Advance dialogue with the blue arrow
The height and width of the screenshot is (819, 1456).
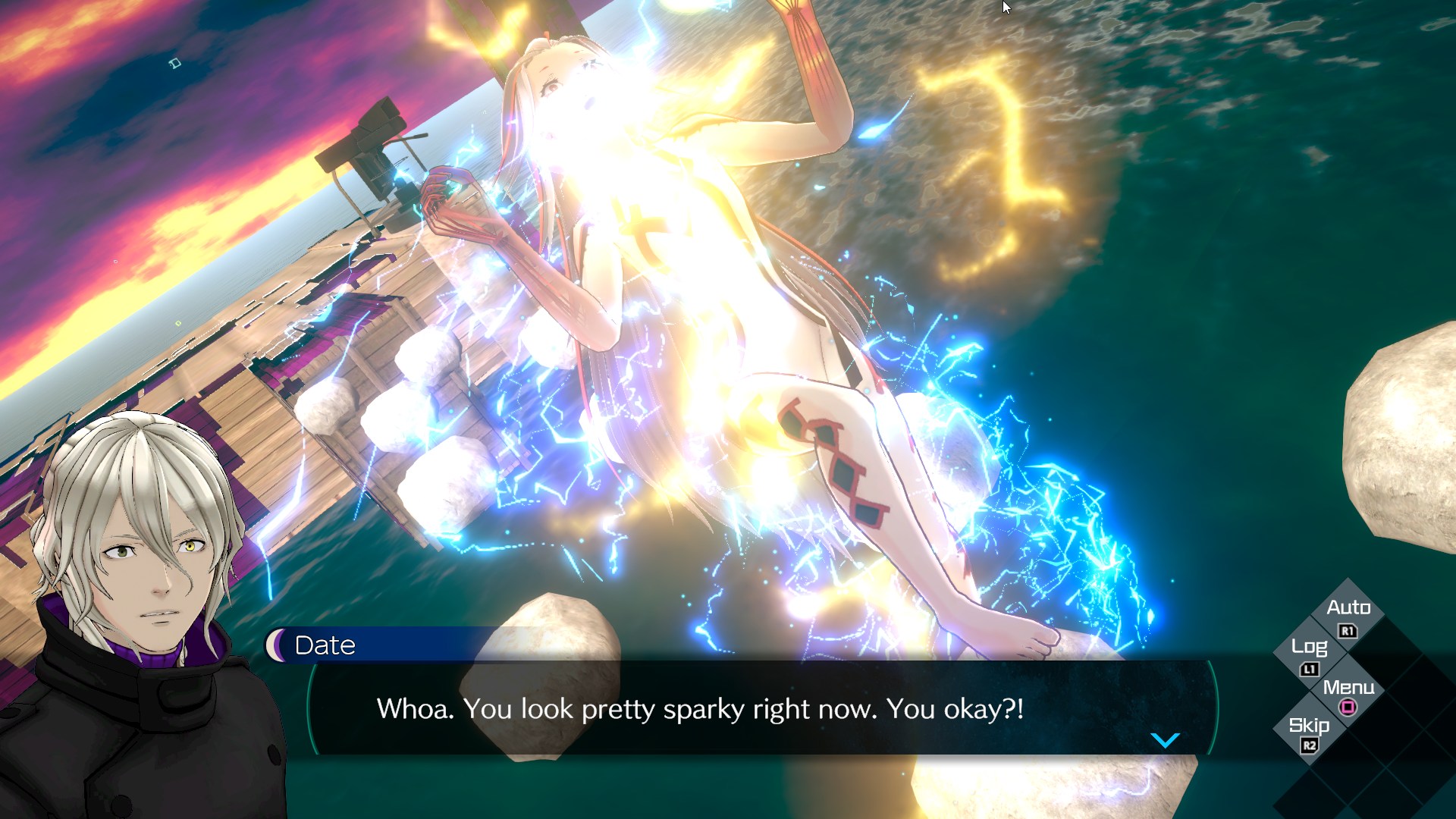1165,740
